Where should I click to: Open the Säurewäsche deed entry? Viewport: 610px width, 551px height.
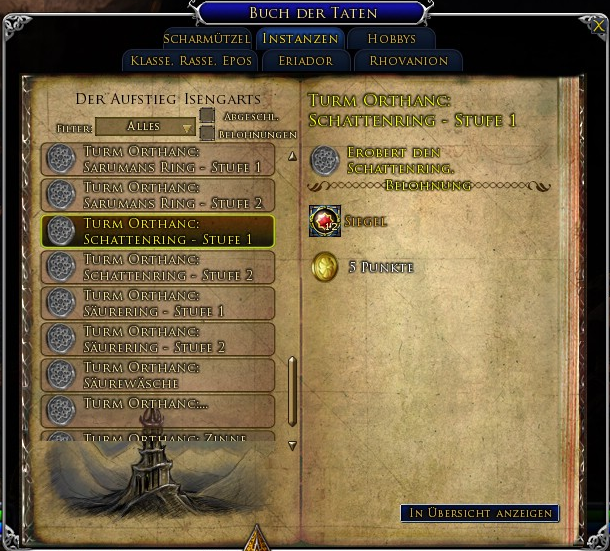158,376
